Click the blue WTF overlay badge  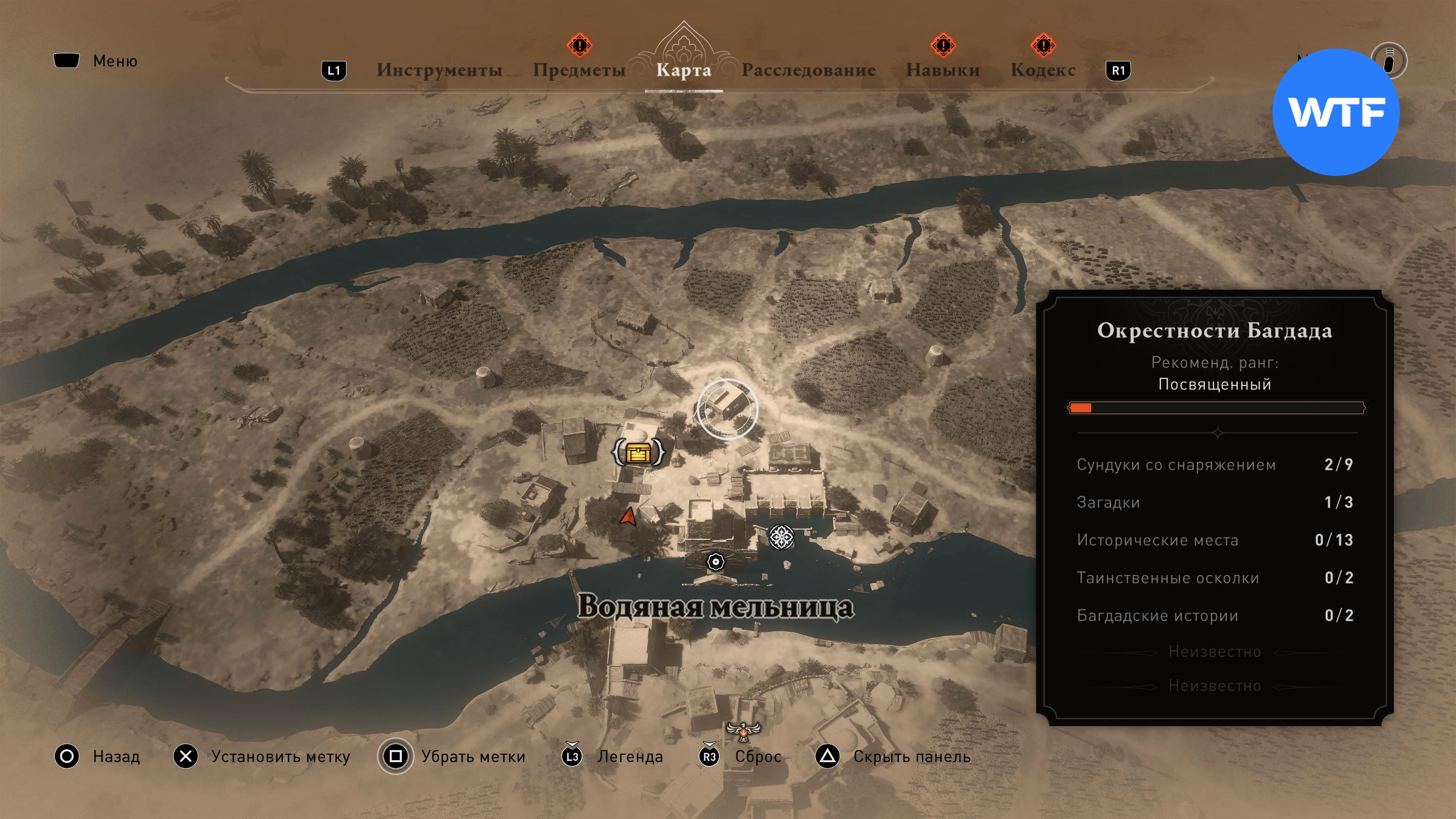click(1335, 112)
